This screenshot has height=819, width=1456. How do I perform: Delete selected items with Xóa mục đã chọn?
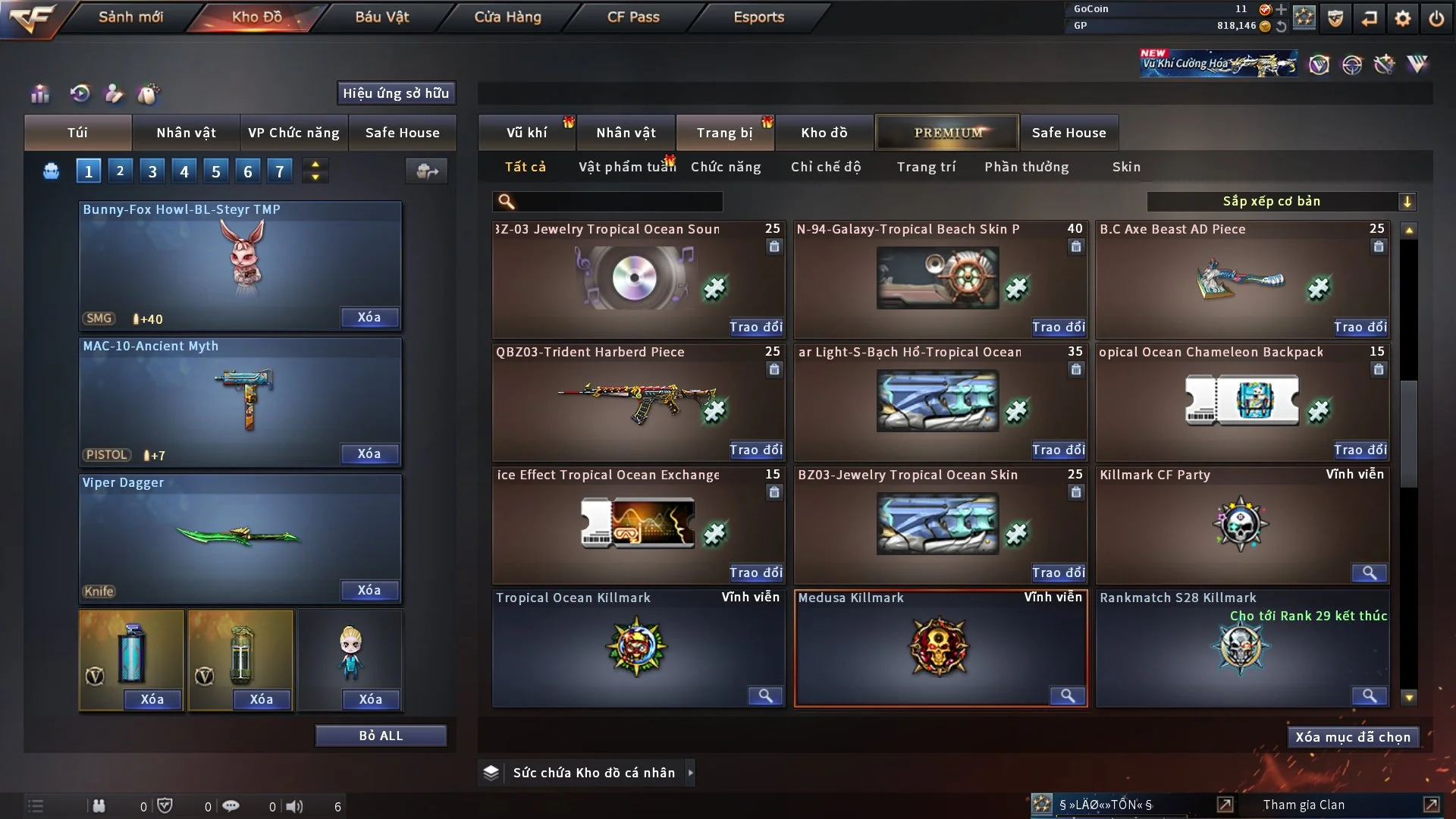[1352, 737]
